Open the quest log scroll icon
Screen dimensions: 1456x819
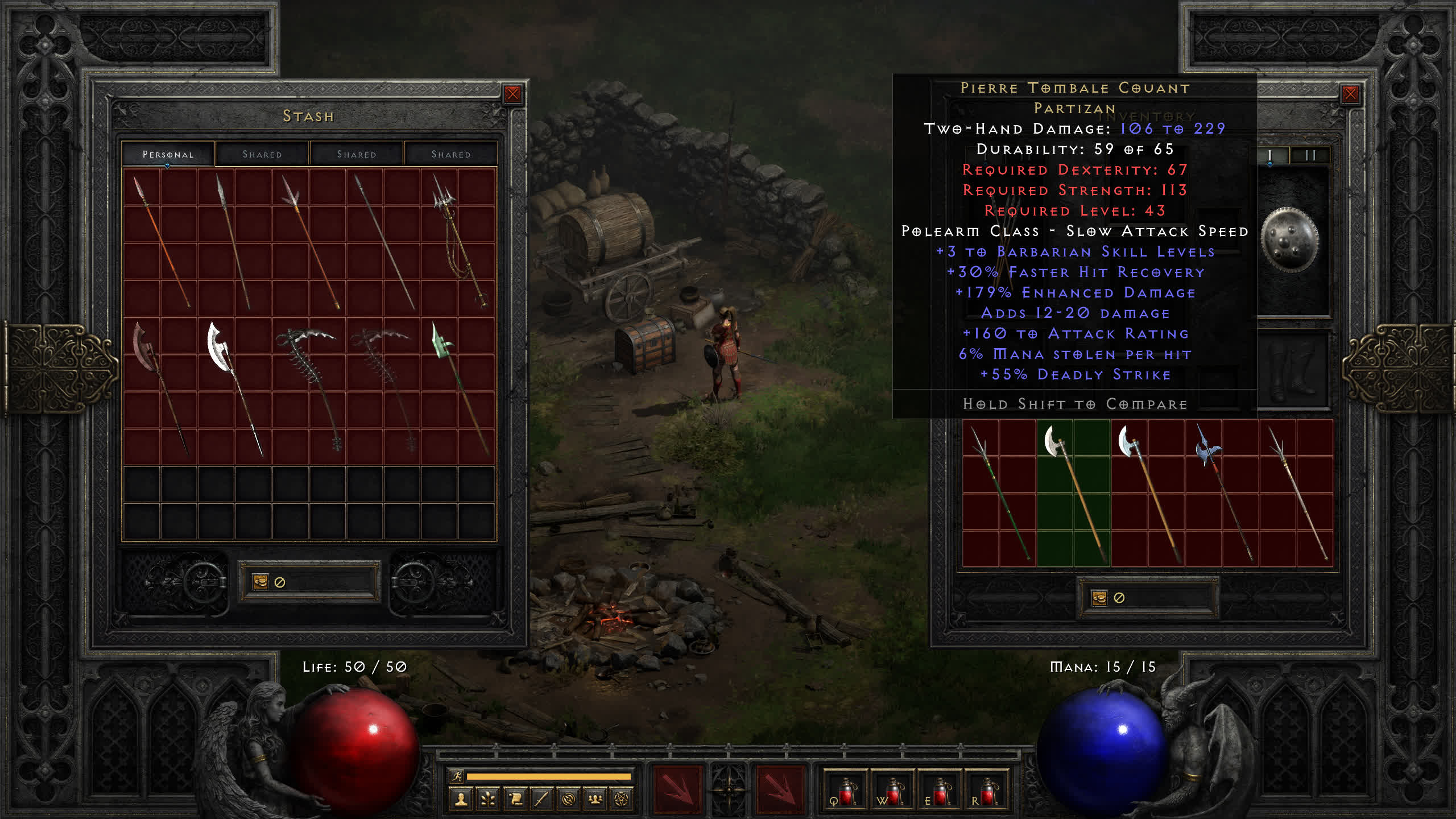[x=515, y=800]
